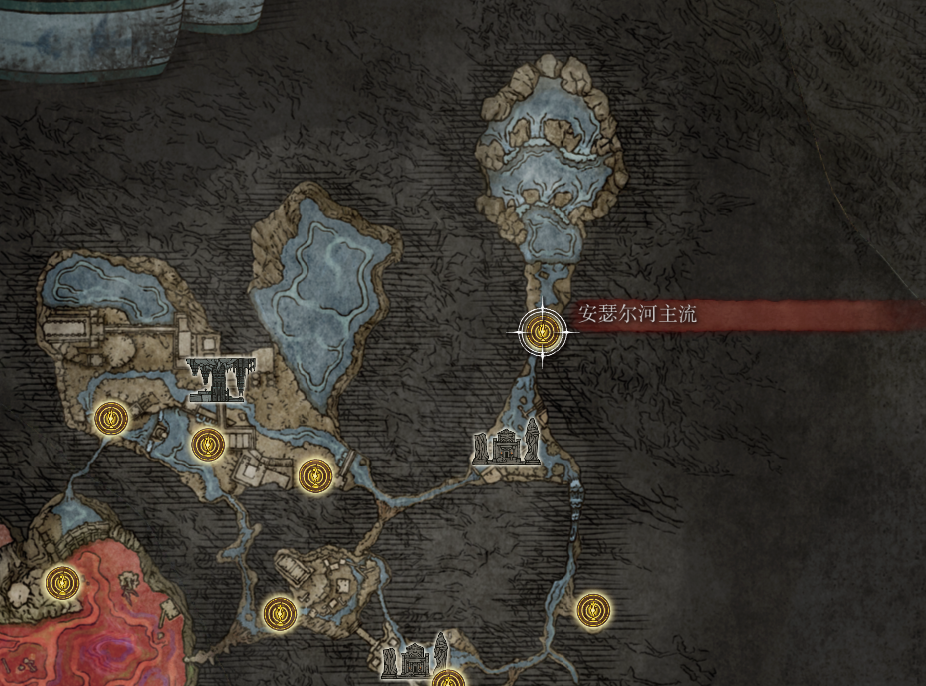Select the grace marker on the red rot lake
Image resolution: width=926 pixels, height=686 pixels.
pyautogui.click(x=63, y=580)
